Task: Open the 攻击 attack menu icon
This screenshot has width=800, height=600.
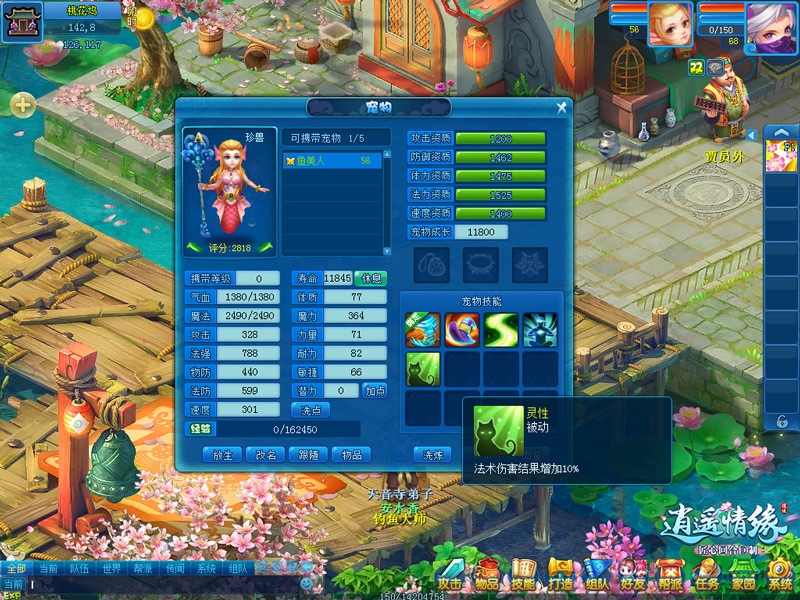Action: 451,574
